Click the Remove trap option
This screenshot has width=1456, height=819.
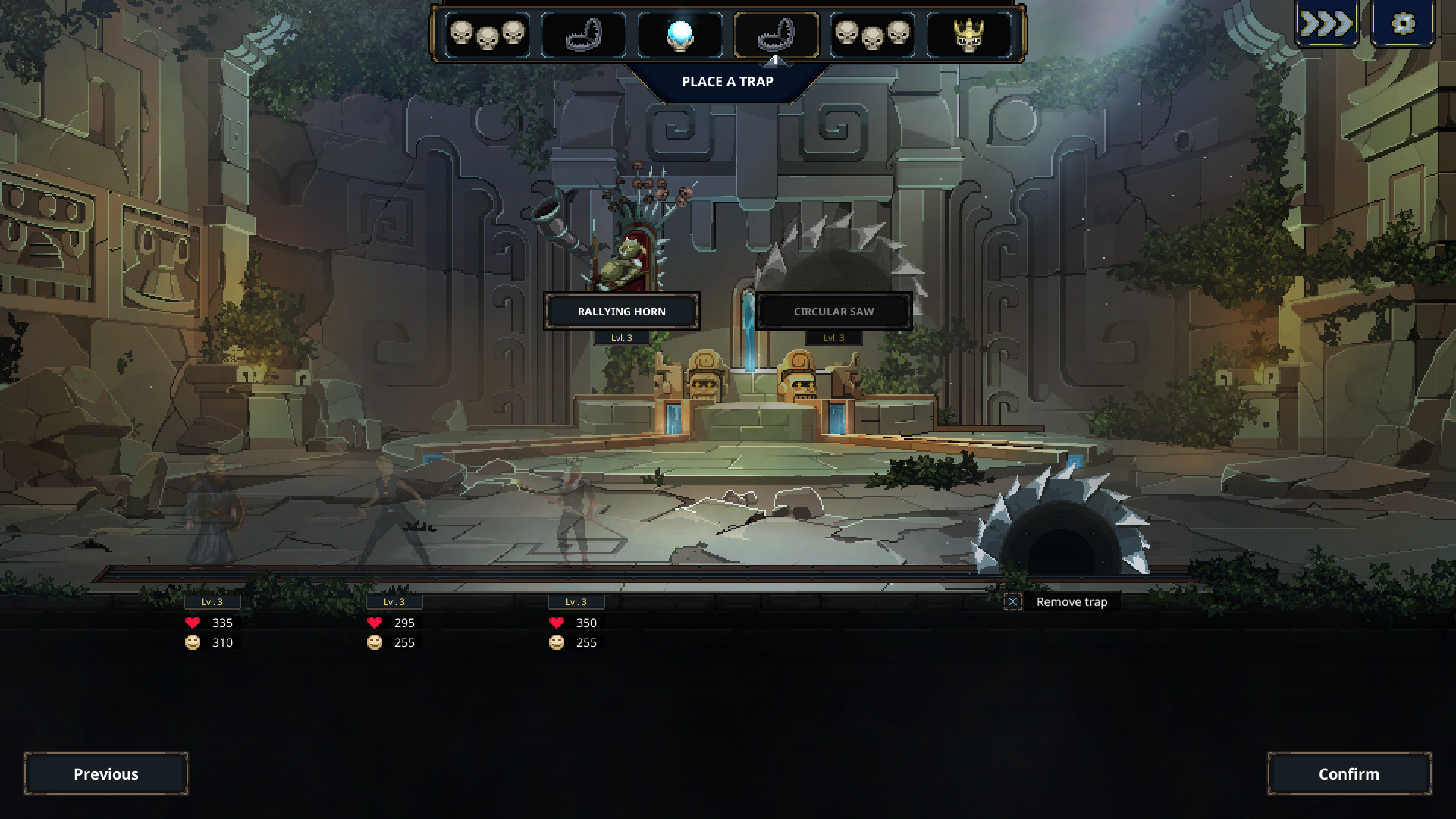click(x=1072, y=601)
